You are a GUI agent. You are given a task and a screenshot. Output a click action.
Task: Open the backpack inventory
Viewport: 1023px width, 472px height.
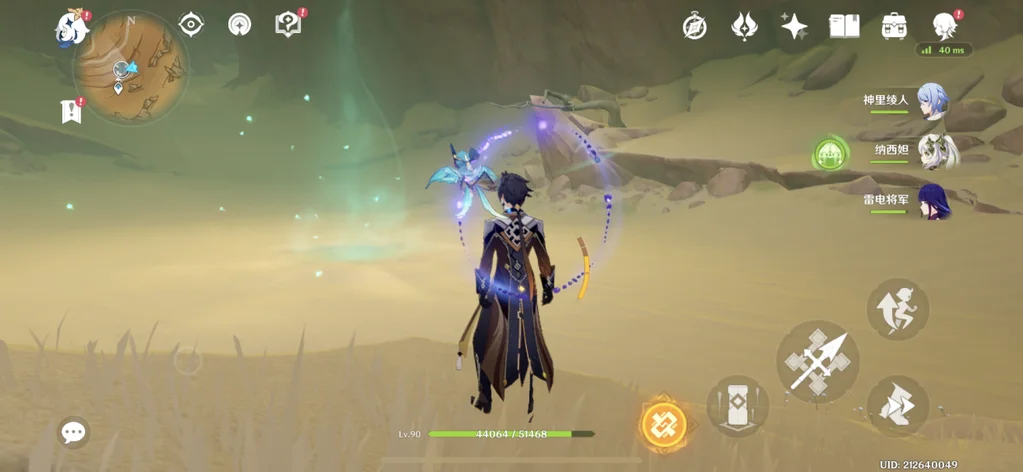[x=894, y=27]
